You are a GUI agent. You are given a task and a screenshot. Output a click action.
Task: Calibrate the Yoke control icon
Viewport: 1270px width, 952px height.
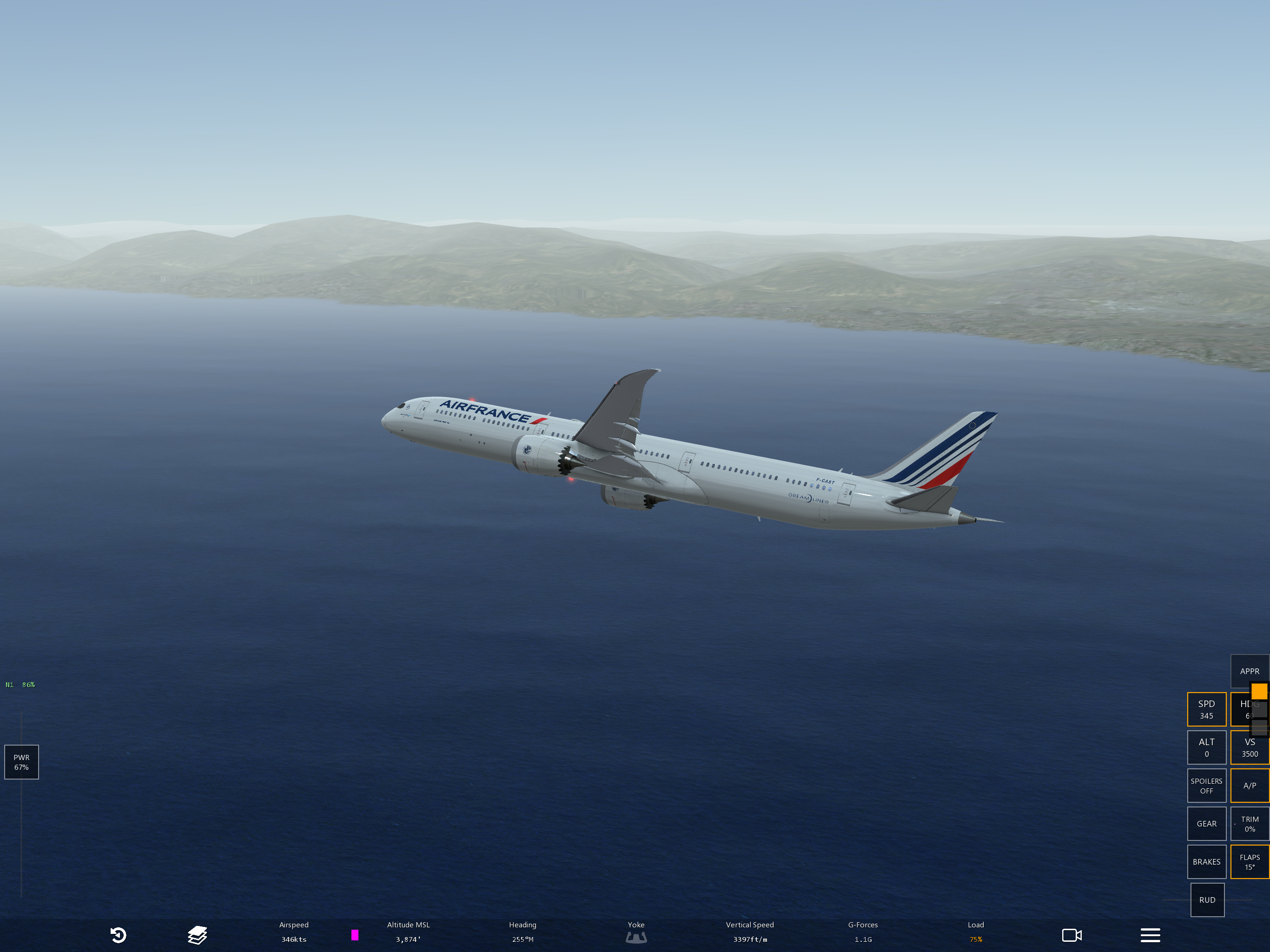pos(635,937)
